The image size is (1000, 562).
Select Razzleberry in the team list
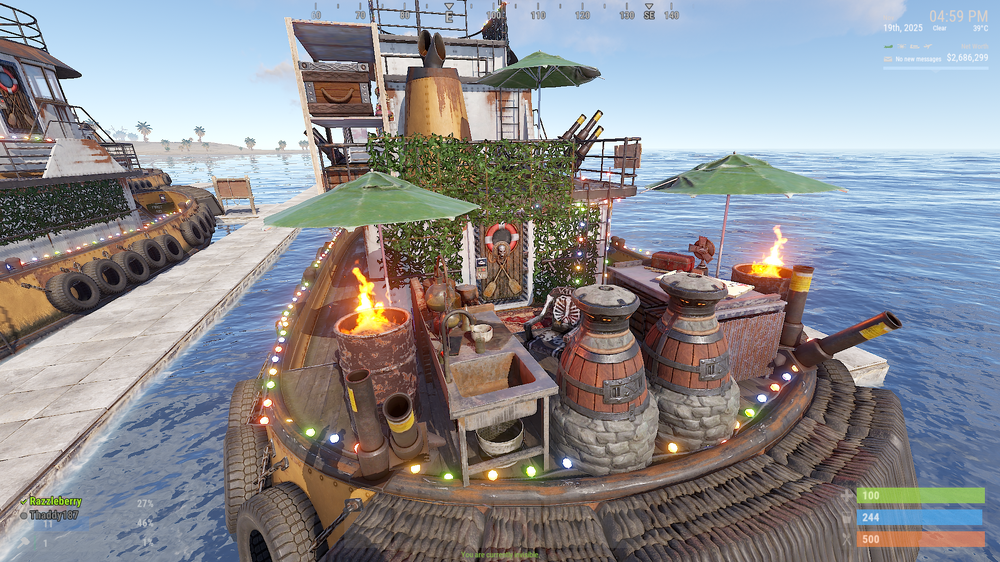point(55,501)
